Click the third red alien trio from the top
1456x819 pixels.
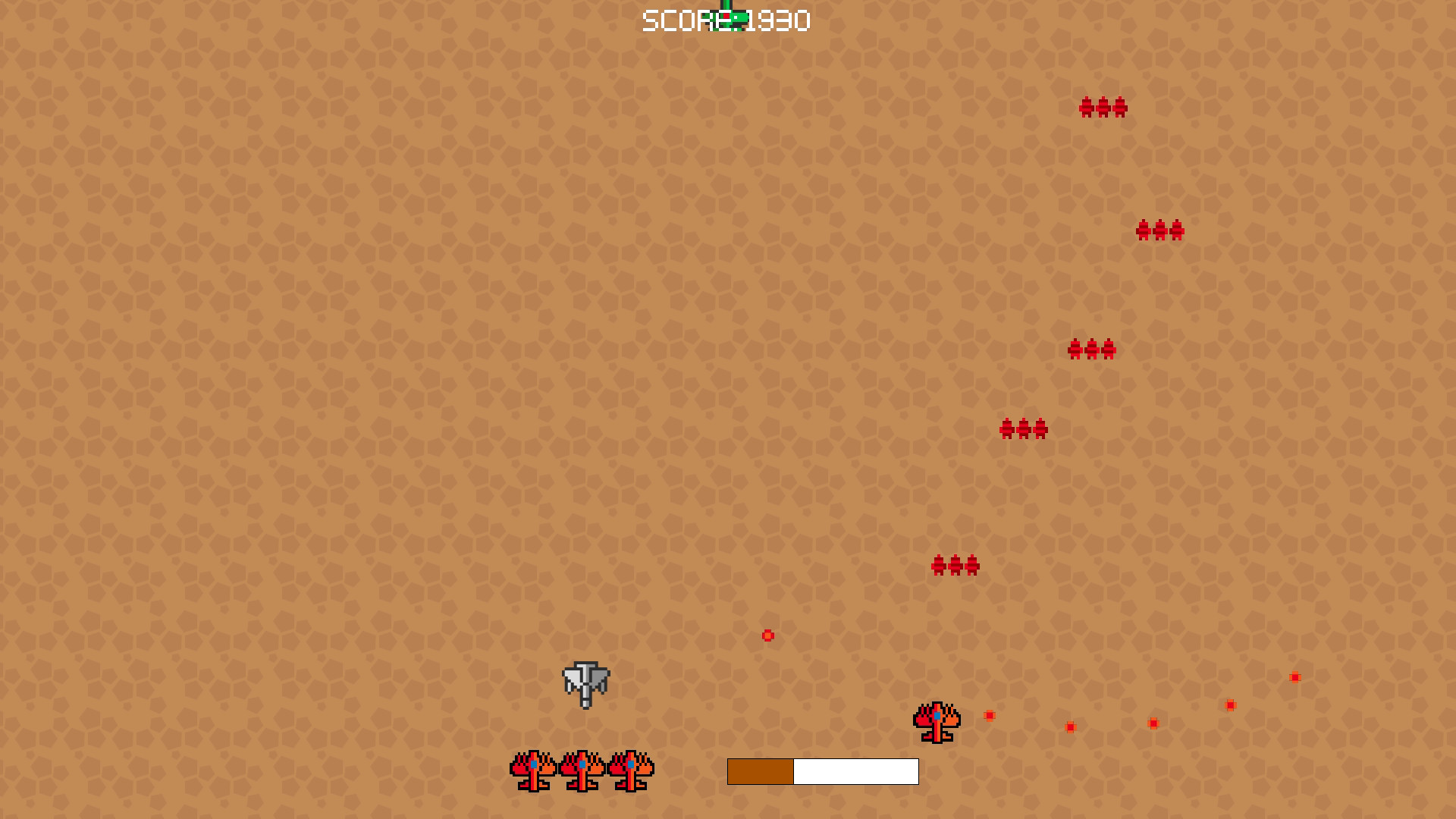(1093, 350)
